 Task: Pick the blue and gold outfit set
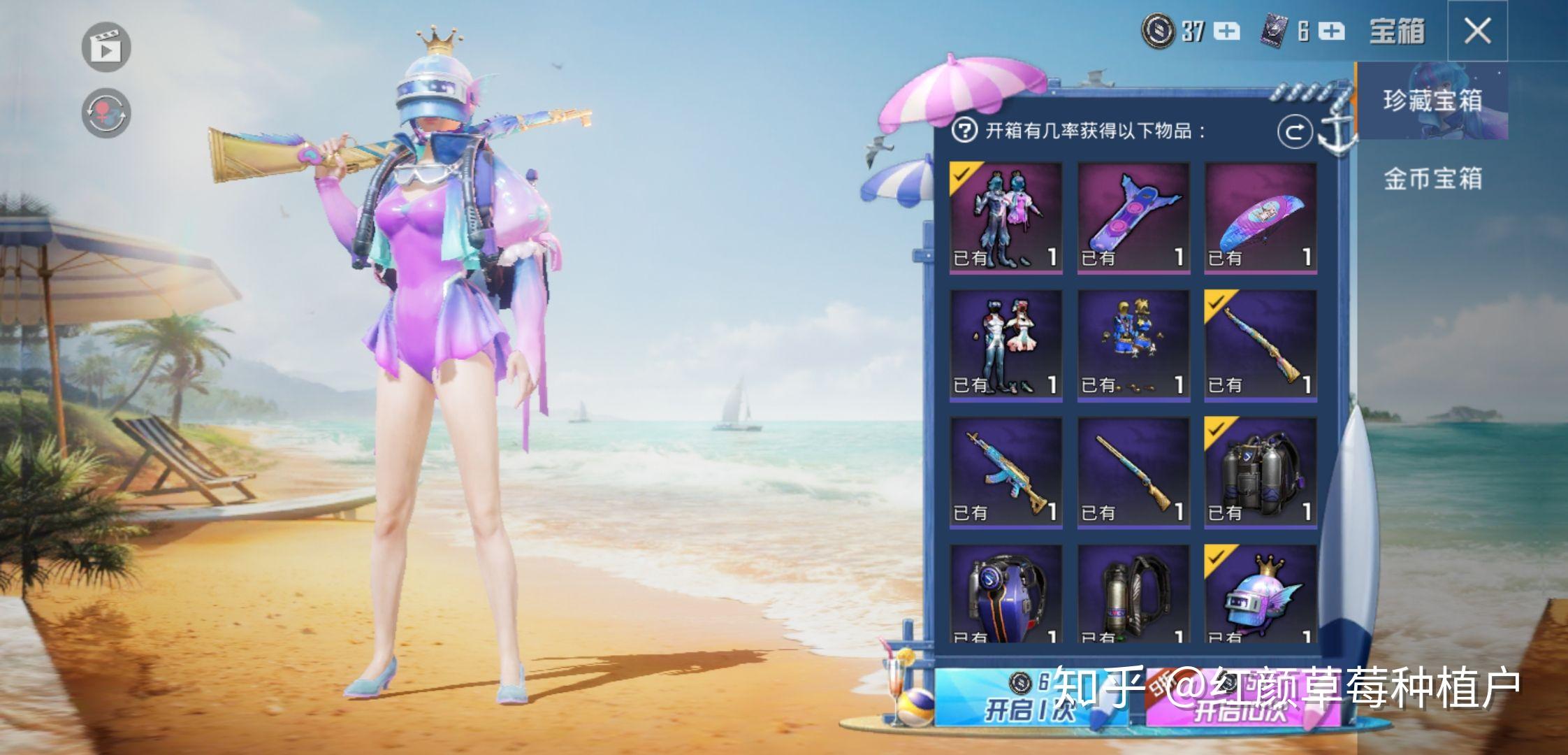pyautogui.click(x=1133, y=345)
